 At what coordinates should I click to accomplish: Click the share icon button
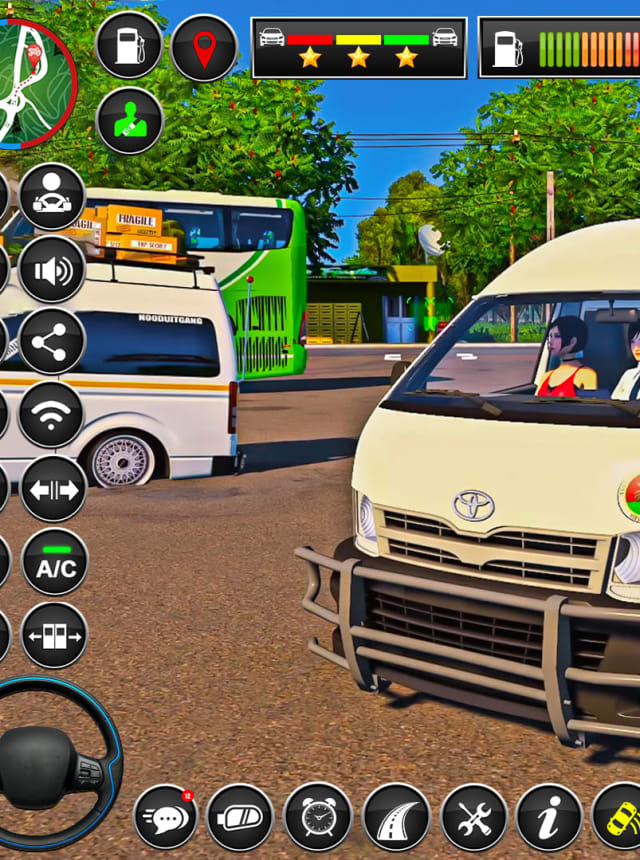52,342
